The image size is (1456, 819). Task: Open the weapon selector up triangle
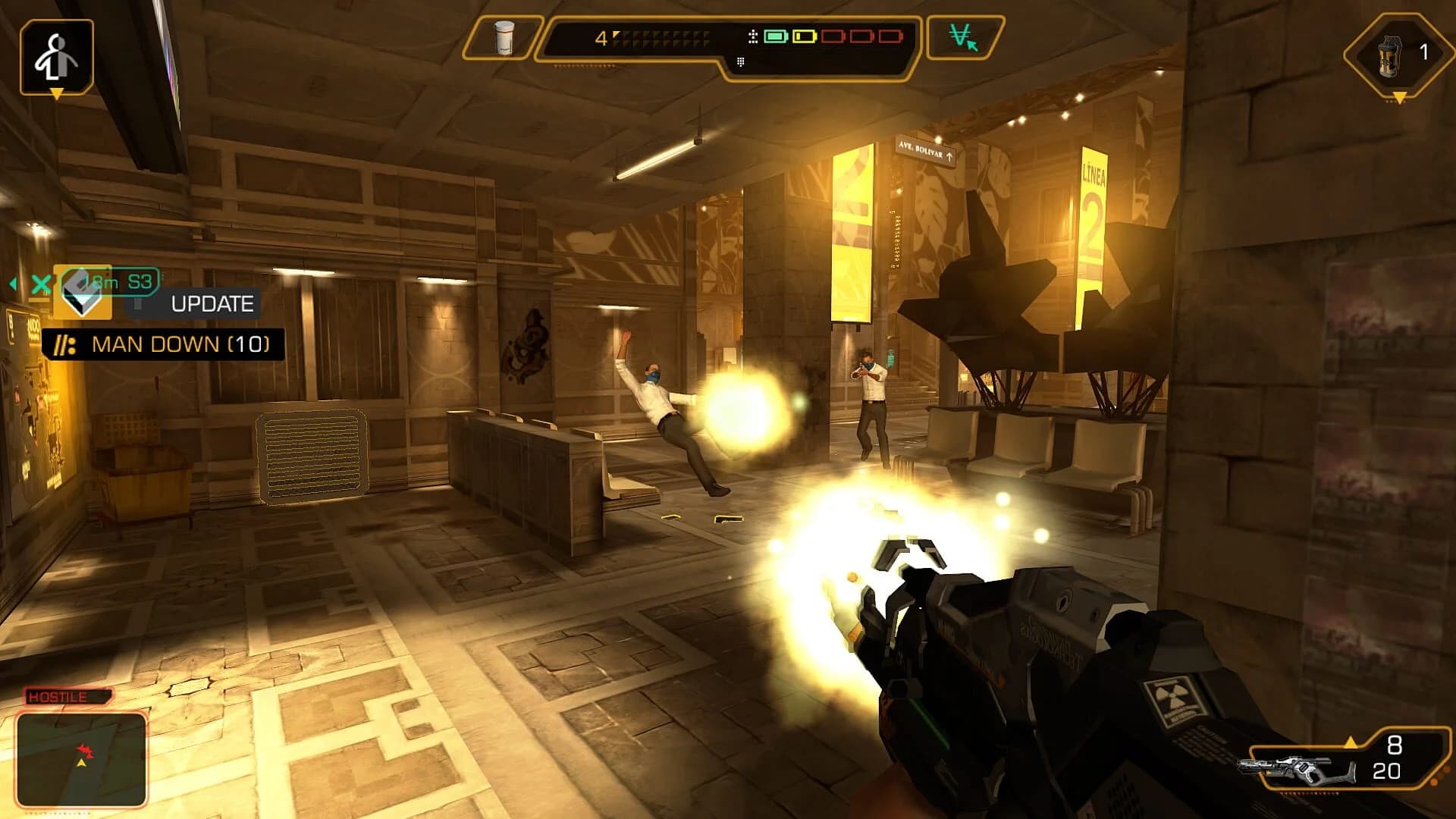coord(1351,742)
